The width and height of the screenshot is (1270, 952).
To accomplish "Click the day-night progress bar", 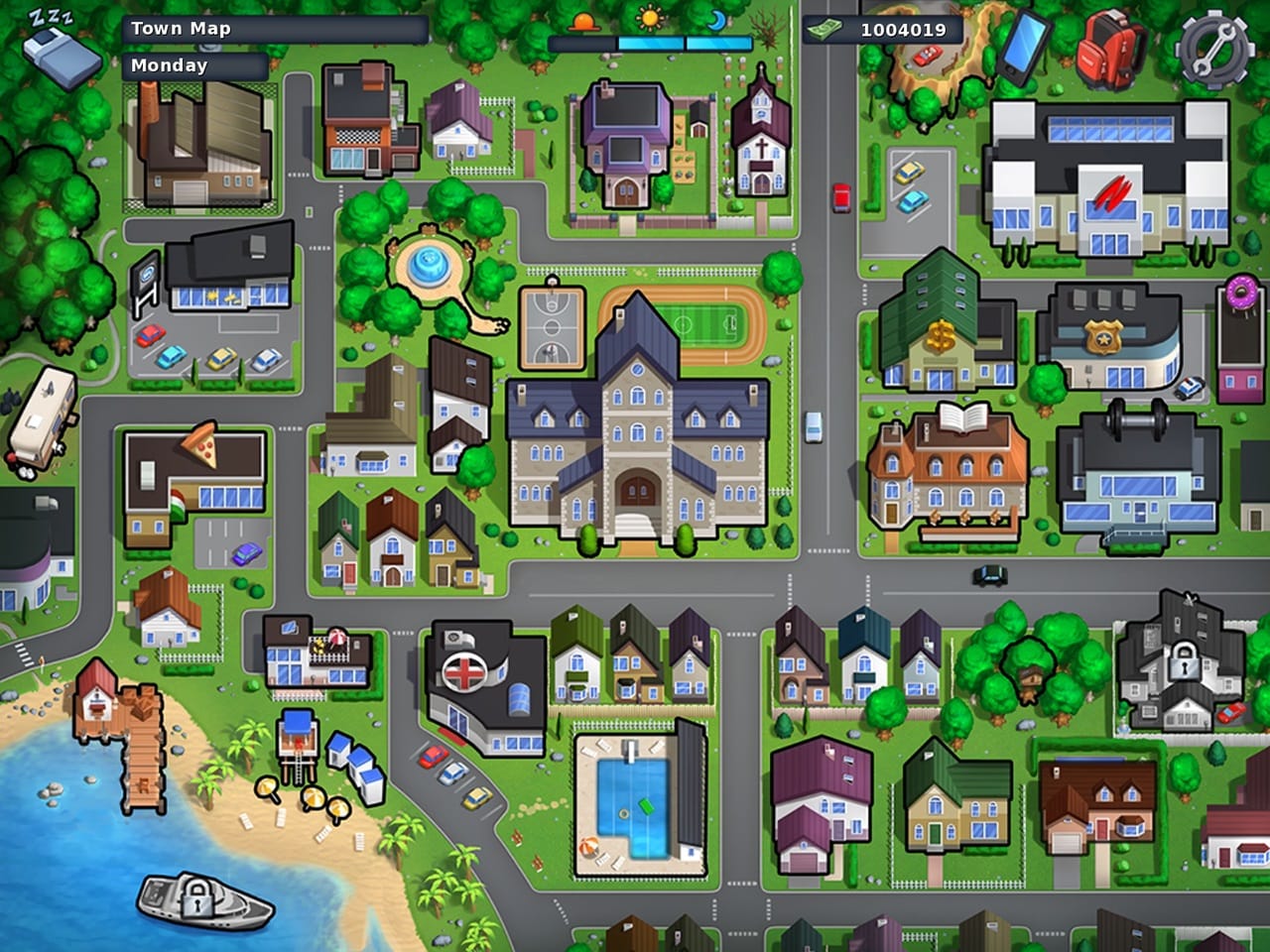I will [x=650, y=44].
